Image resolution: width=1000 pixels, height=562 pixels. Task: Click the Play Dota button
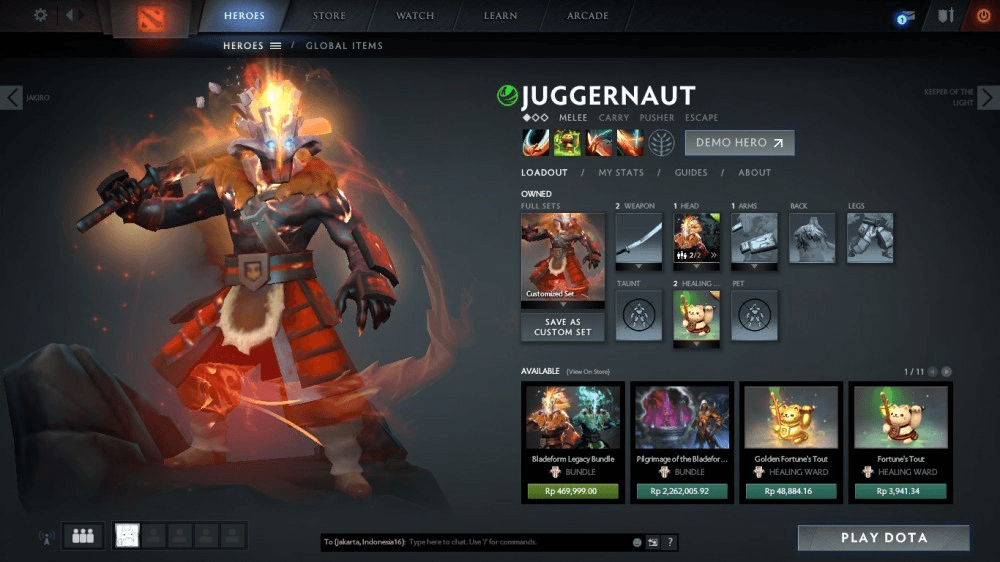pos(883,538)
